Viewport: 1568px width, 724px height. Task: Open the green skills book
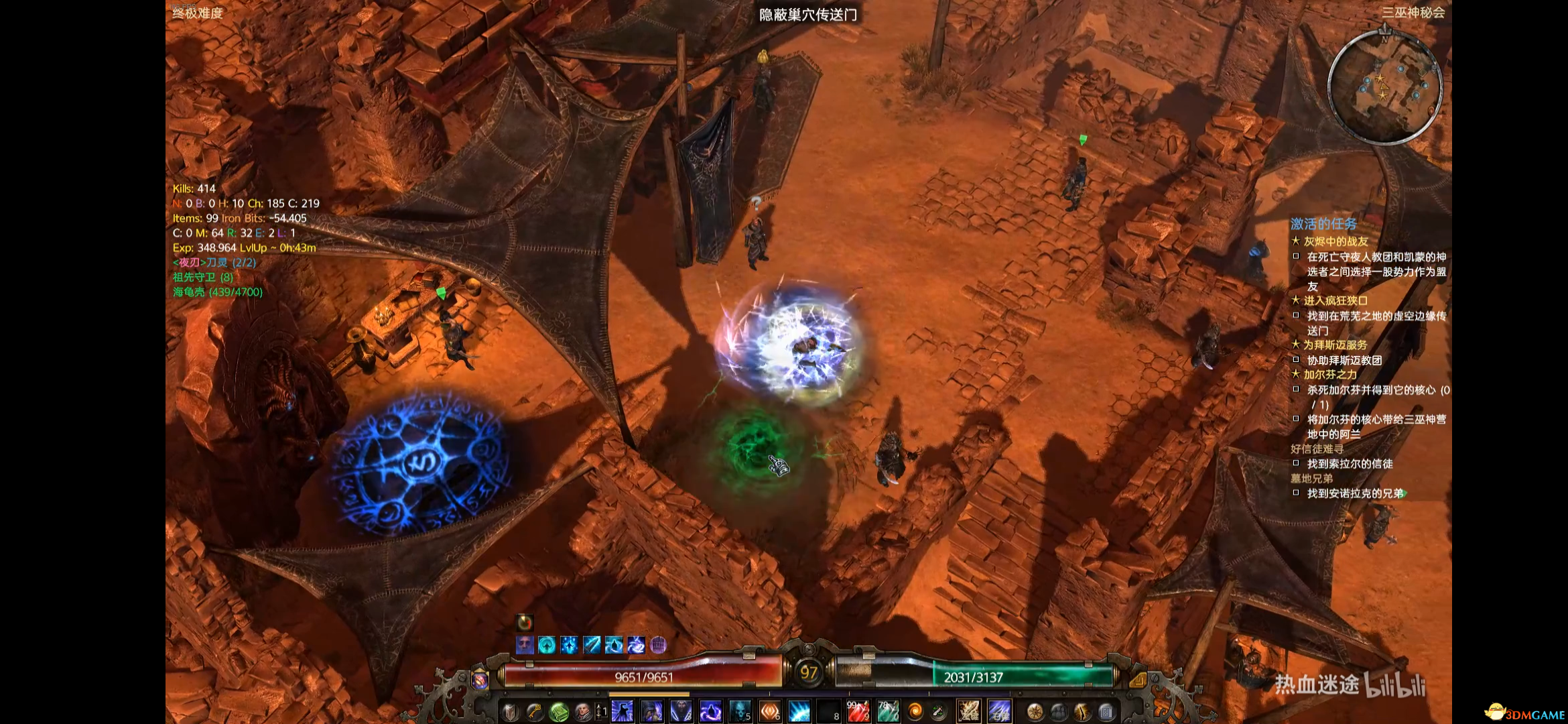click(558, 712)
